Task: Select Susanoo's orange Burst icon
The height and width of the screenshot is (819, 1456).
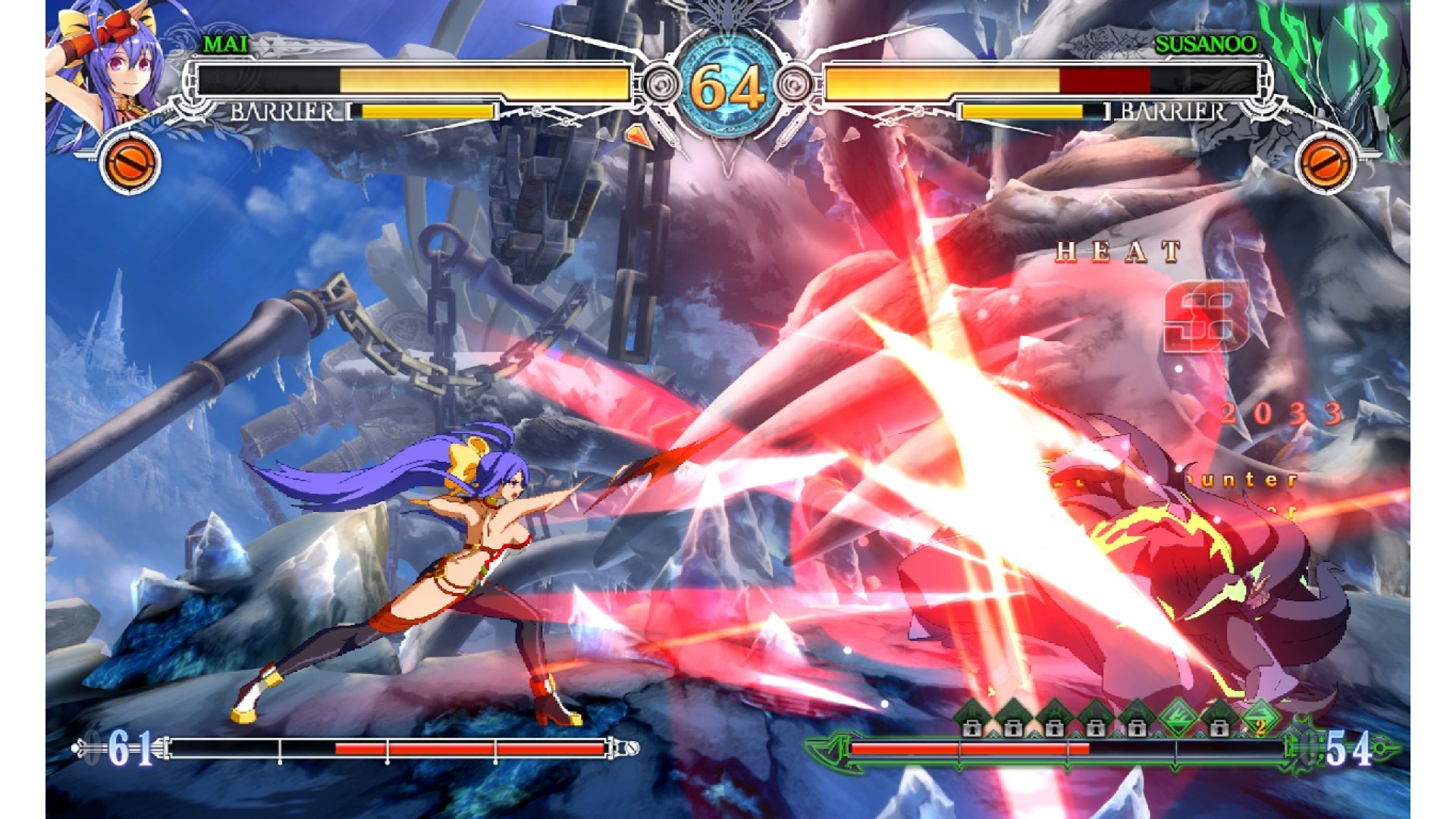Action: coord(1325,163)
